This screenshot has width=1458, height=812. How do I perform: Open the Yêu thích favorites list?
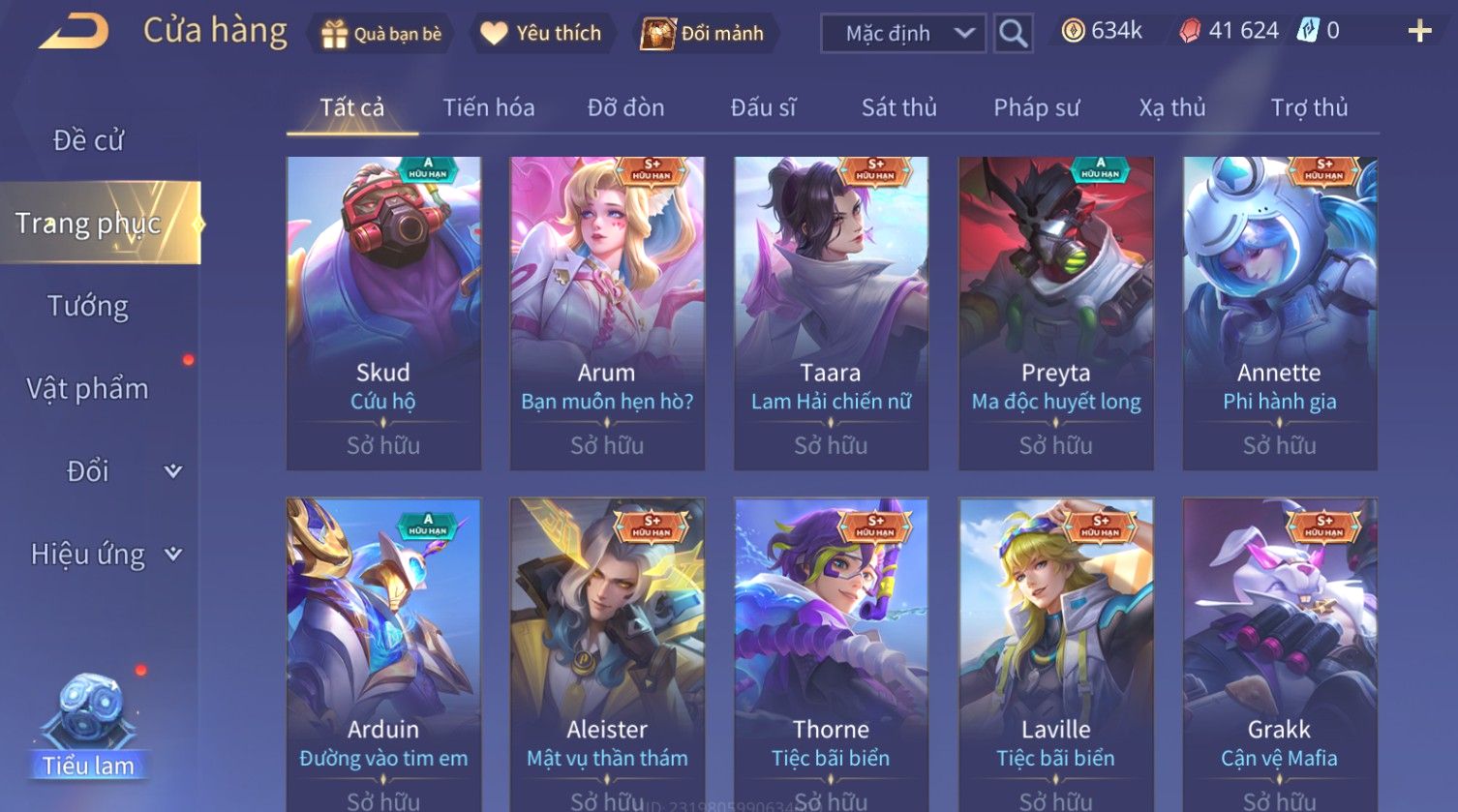[541, 34]
